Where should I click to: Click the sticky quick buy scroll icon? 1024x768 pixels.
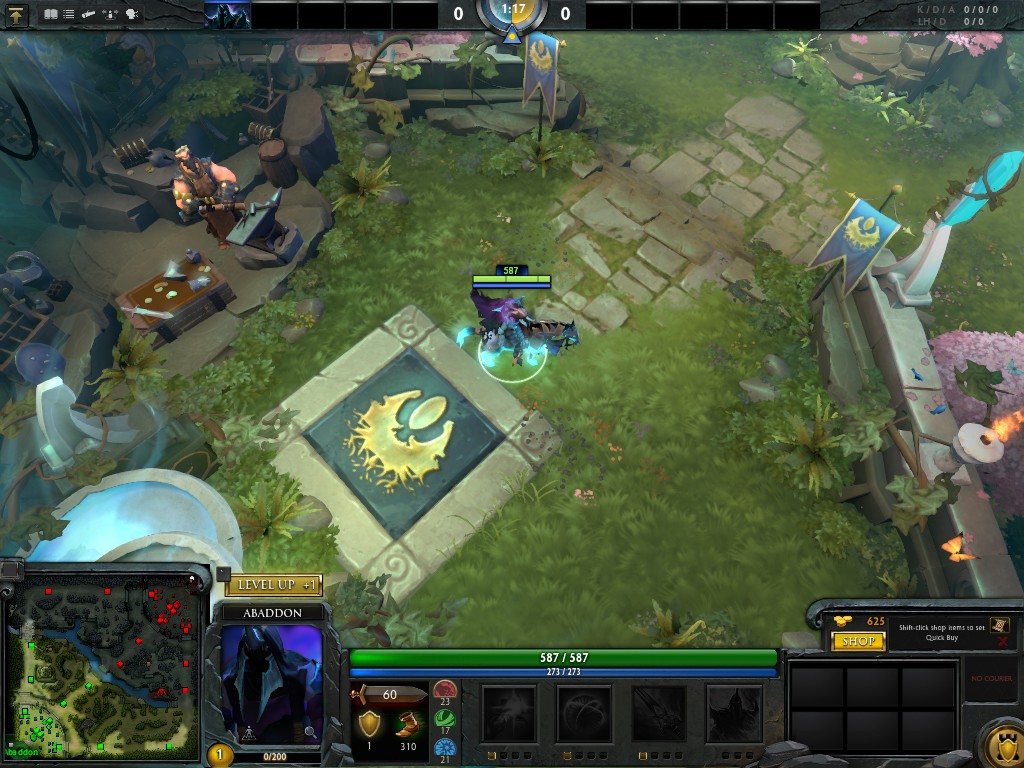[999, 624]
